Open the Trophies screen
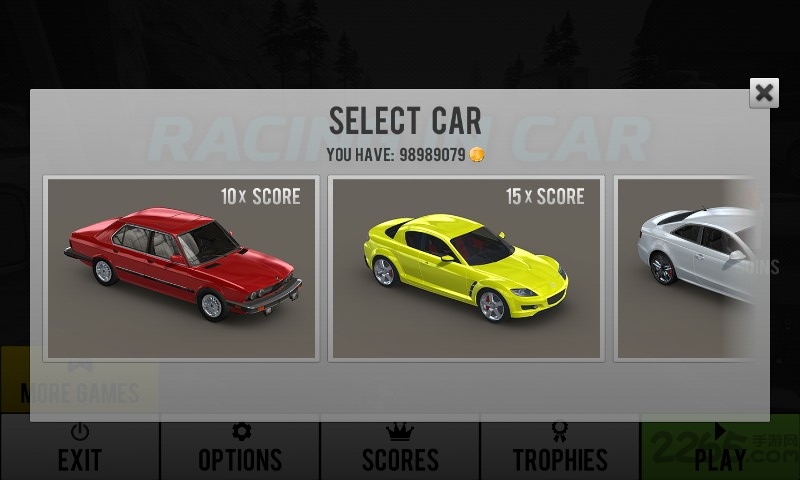Viewport: 800px width, 480px height. click(x=560, y=448)
